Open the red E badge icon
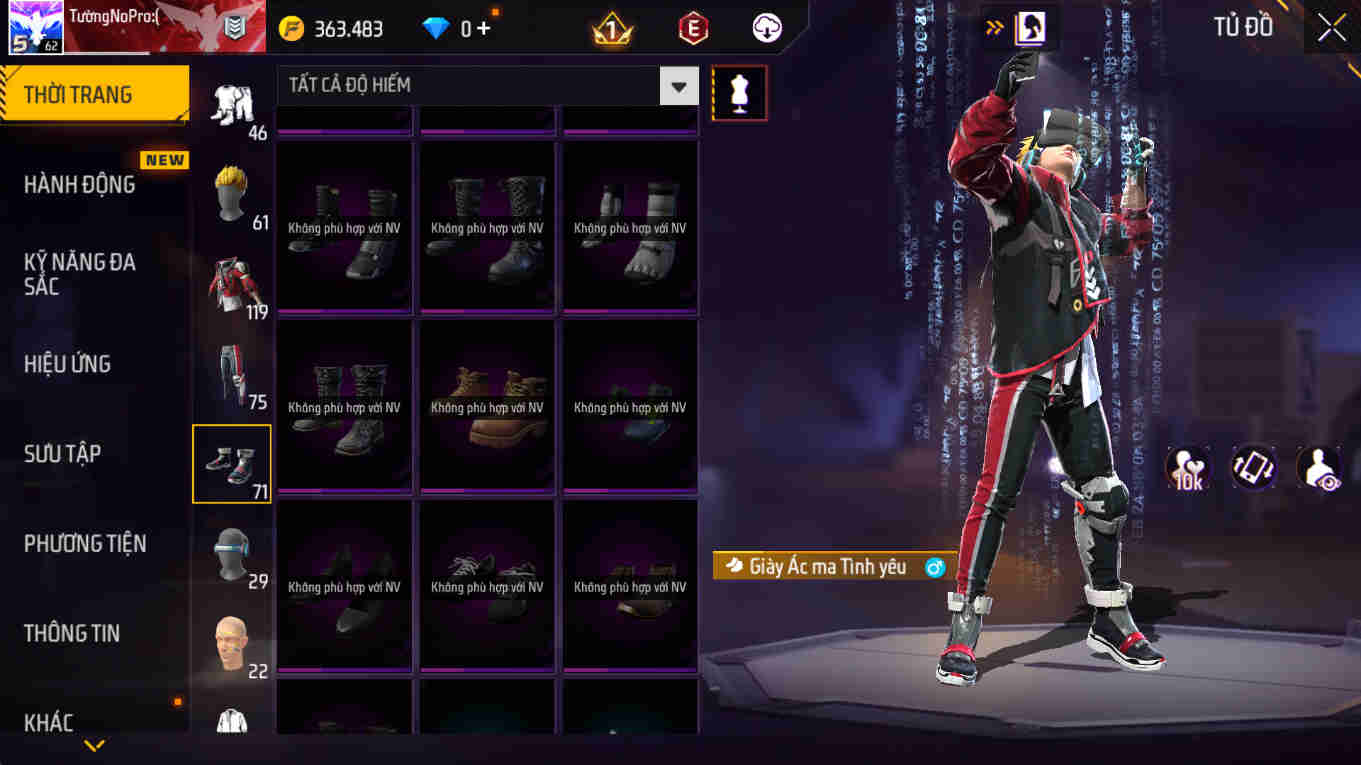Viewport: 1361px width, 765px height. coord(692,27)
